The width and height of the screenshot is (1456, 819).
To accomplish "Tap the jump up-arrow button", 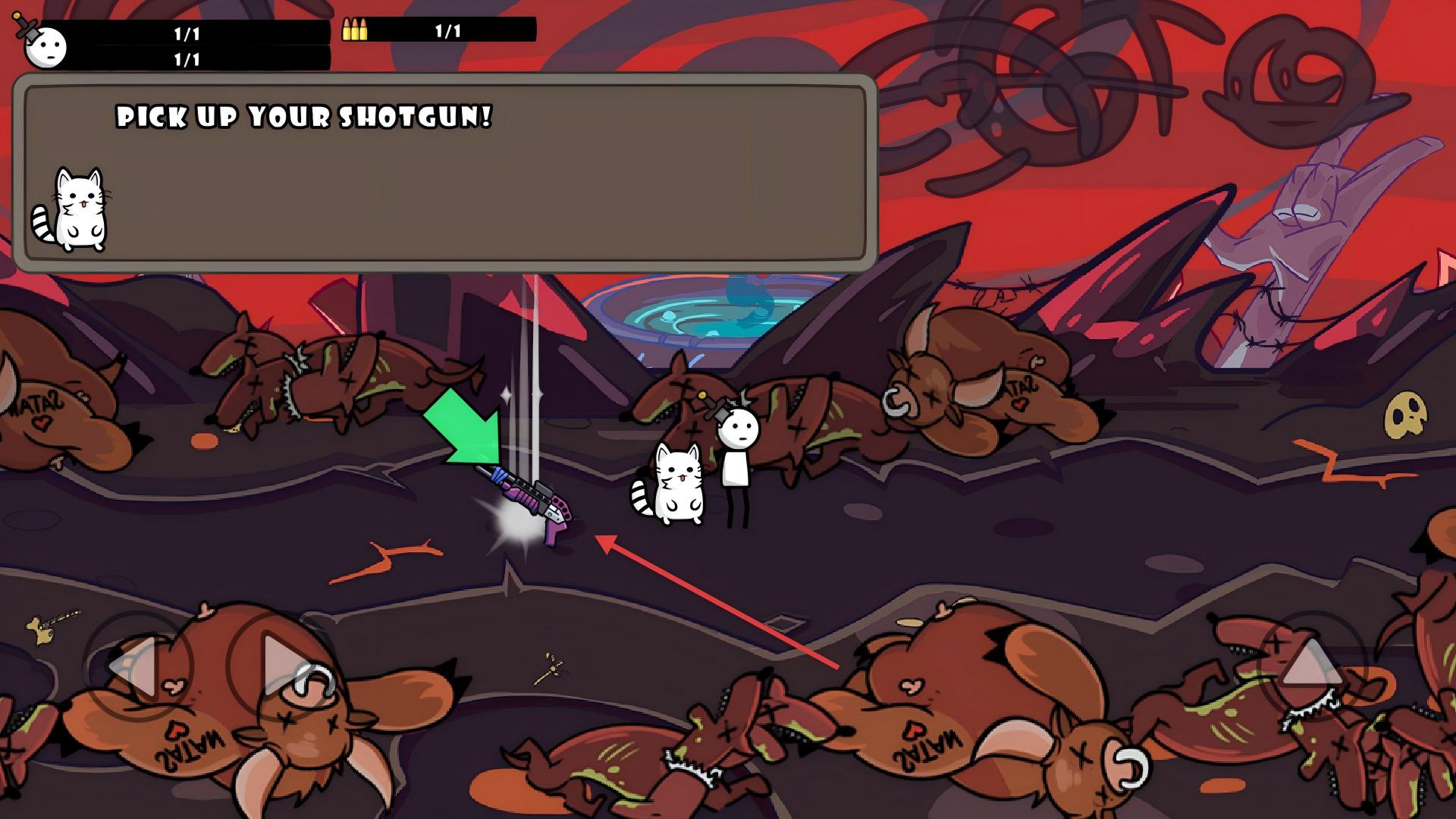I will (x=1310, y=666).
